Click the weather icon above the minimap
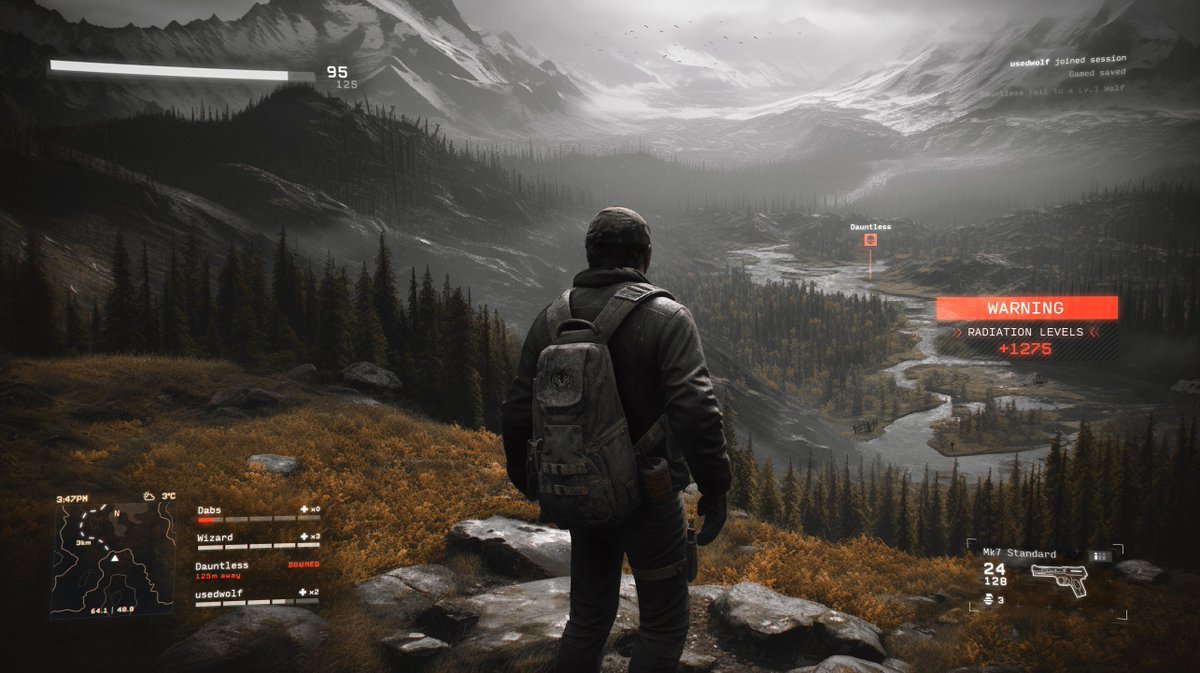This screenshot has width=1200, height=673. tap(148, 496)
